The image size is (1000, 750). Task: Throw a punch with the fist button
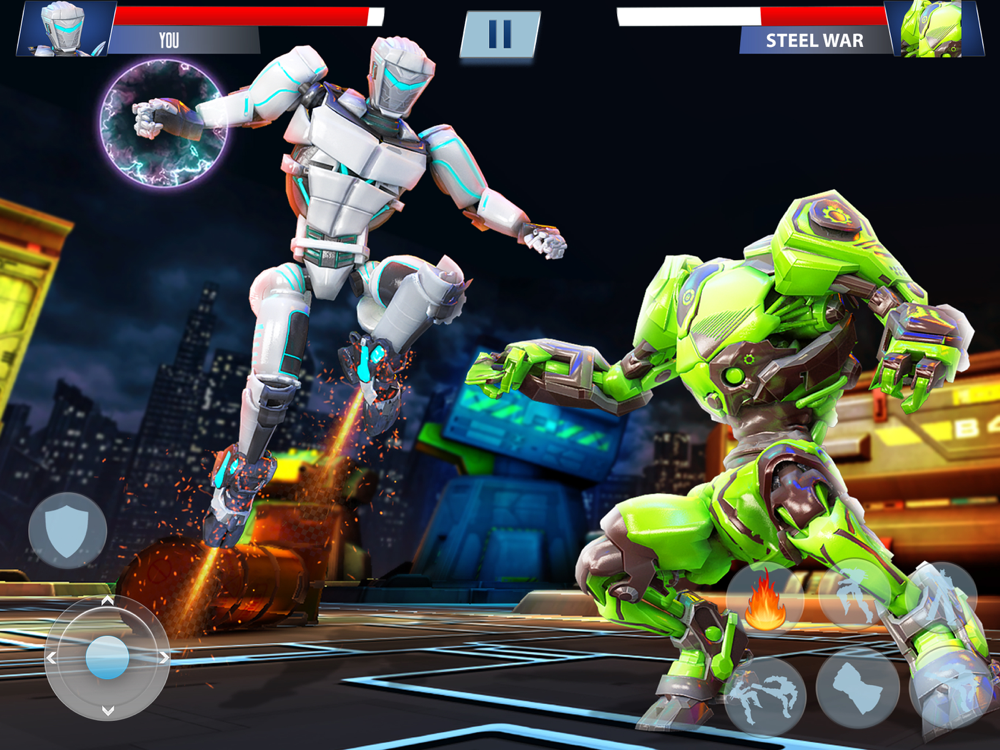(857, 688)
